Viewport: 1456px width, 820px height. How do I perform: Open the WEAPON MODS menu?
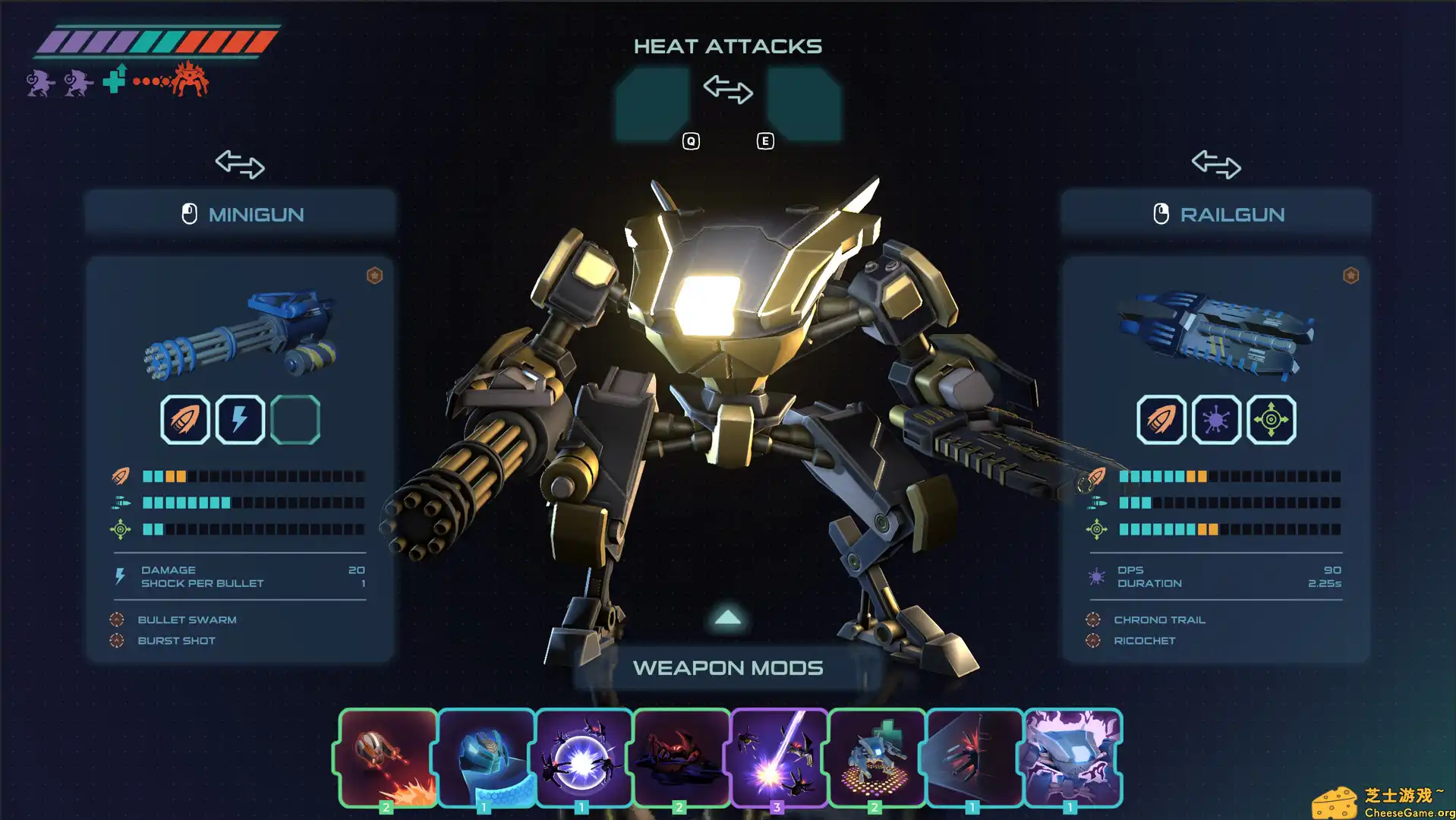coord(729,667)
